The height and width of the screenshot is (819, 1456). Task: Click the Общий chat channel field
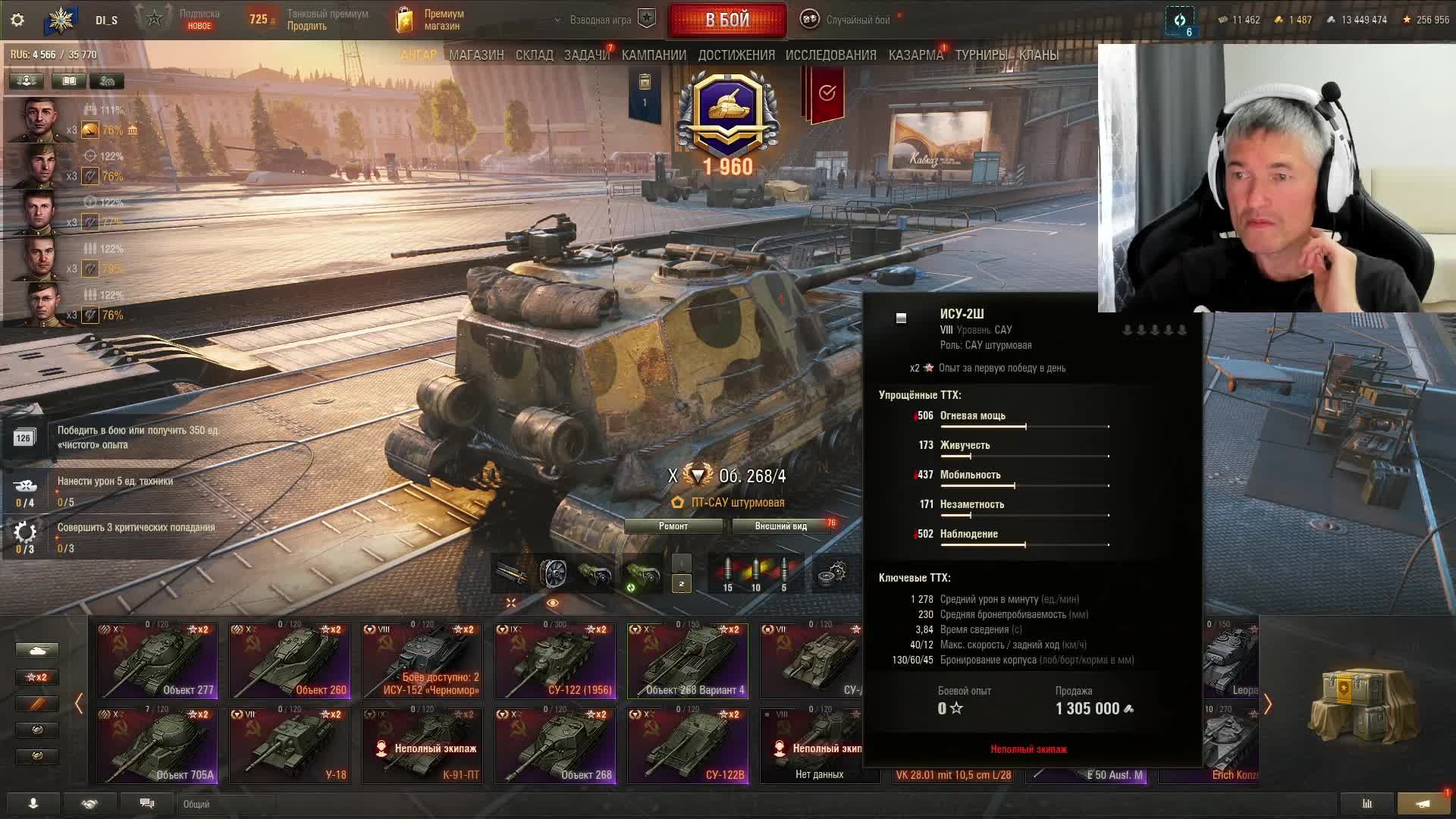point(227,804)
